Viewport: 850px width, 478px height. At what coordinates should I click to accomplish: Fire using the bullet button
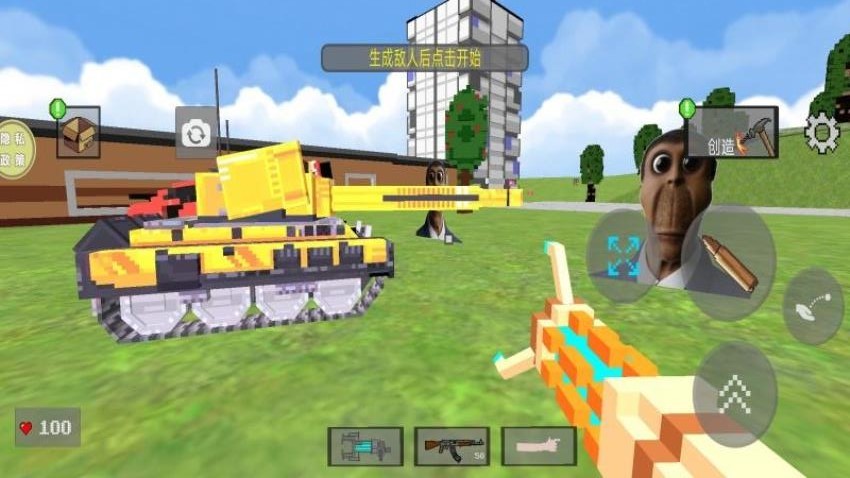[x=727, y=263]
